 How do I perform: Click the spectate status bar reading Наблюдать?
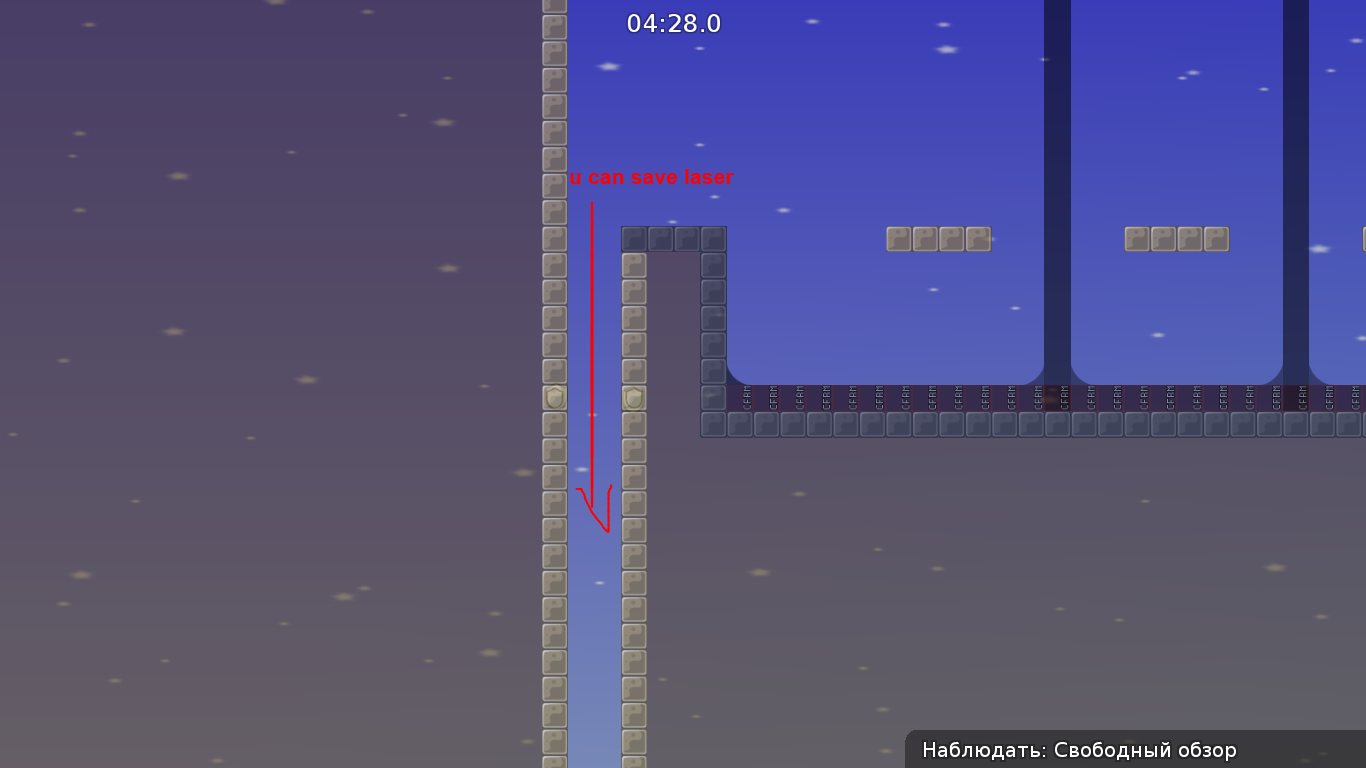[985, 749]
